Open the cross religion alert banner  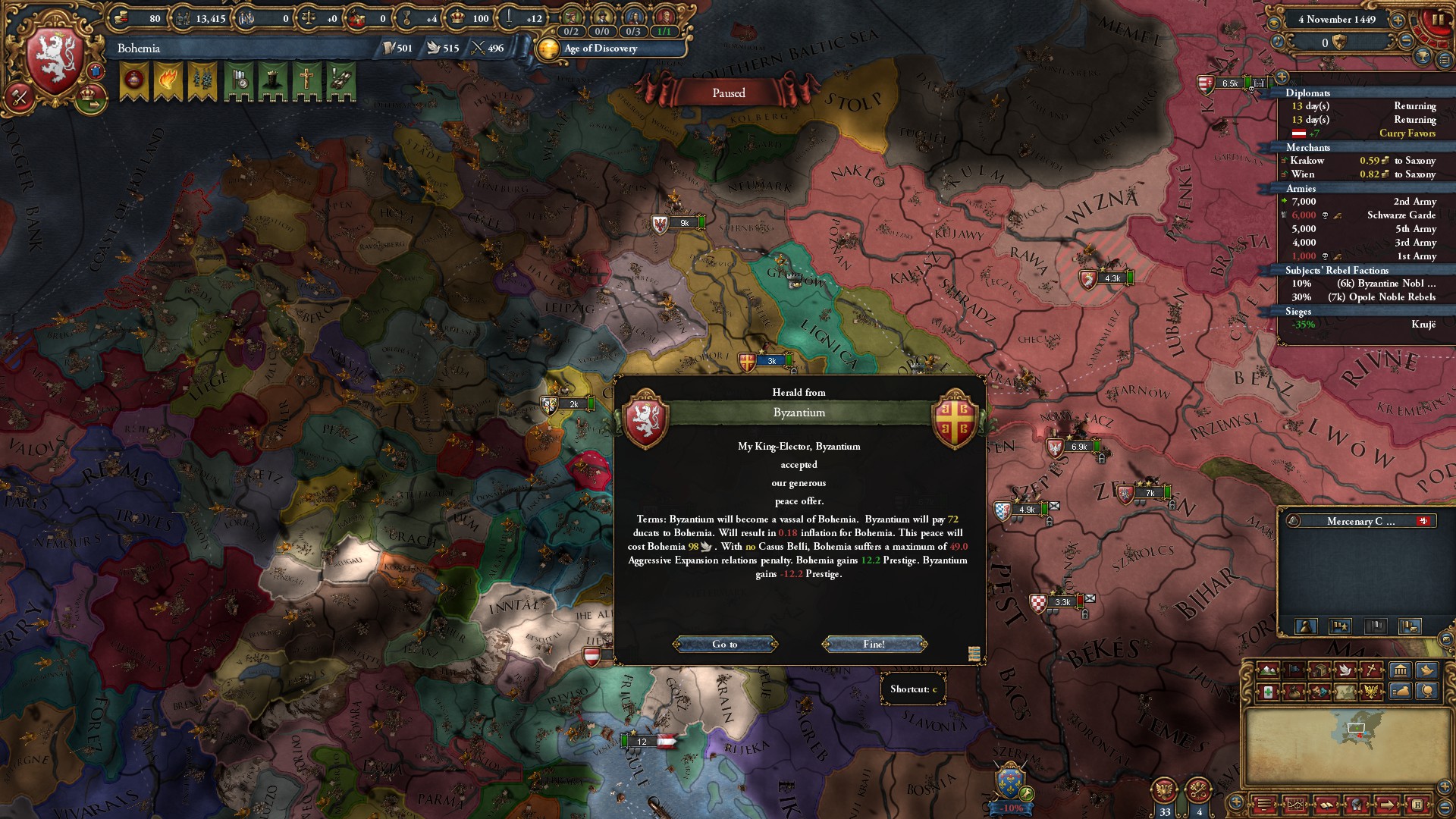(306, 82)
